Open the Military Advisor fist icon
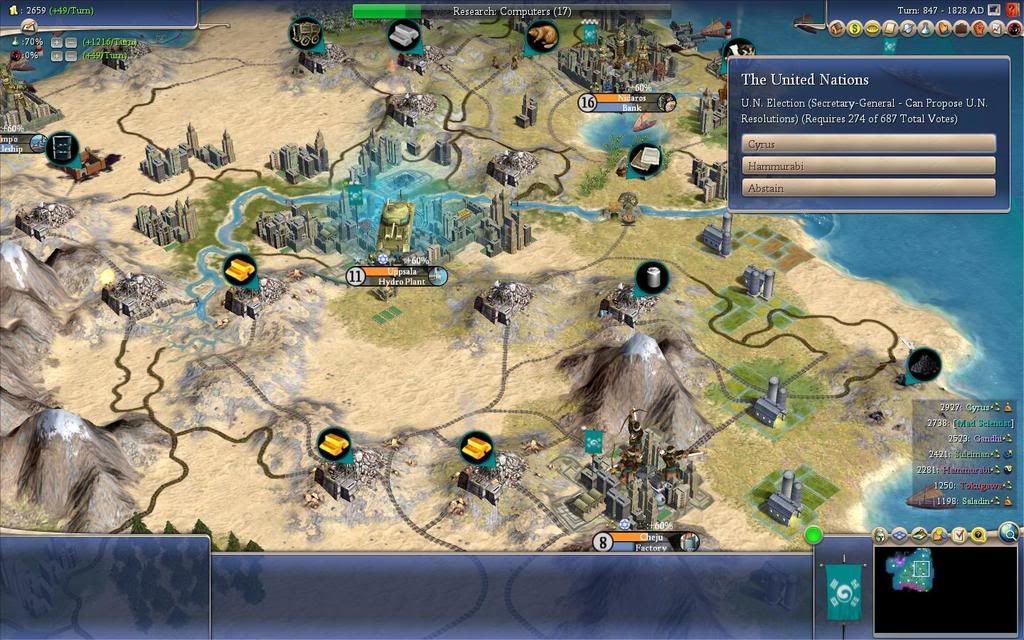The image size is (1024, 640). 979,28
